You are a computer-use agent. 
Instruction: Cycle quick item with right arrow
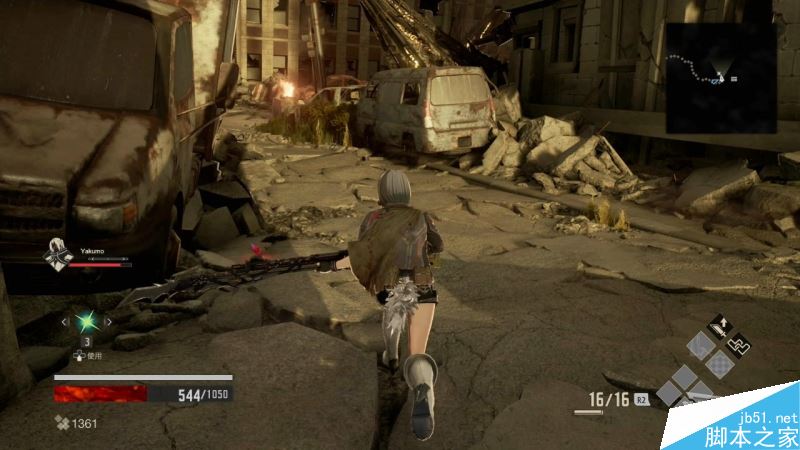(x=109, y=322)
